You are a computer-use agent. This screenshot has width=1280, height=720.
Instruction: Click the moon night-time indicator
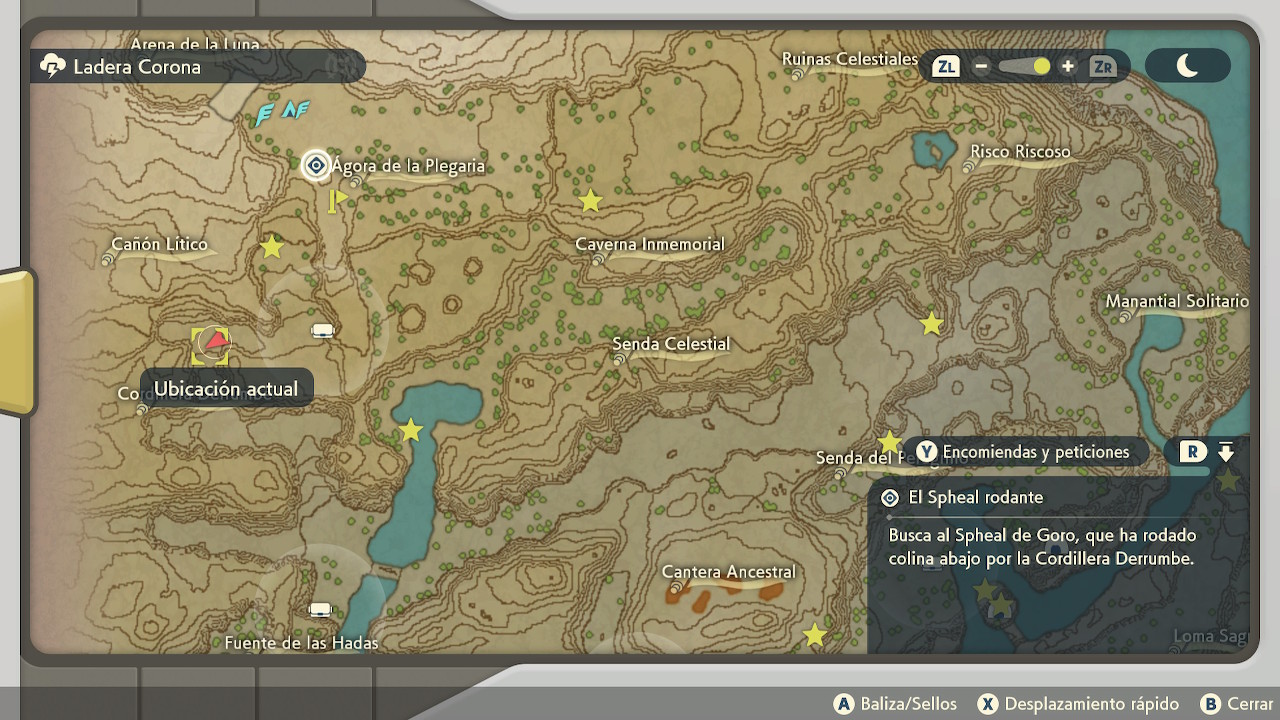click(1188, 67)
